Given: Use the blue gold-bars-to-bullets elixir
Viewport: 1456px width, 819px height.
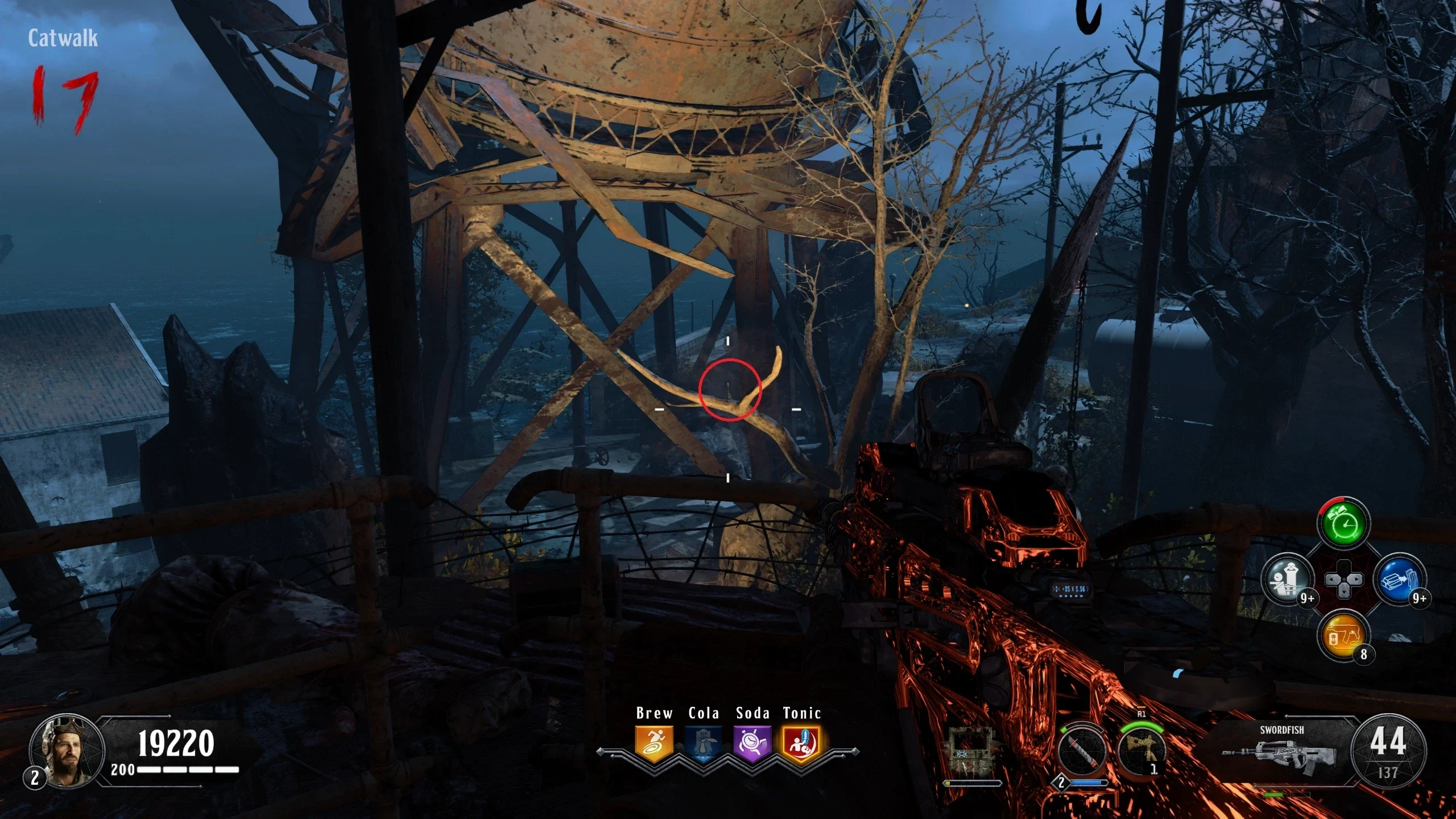Looking at the screenshot, I should point(1399,580).
